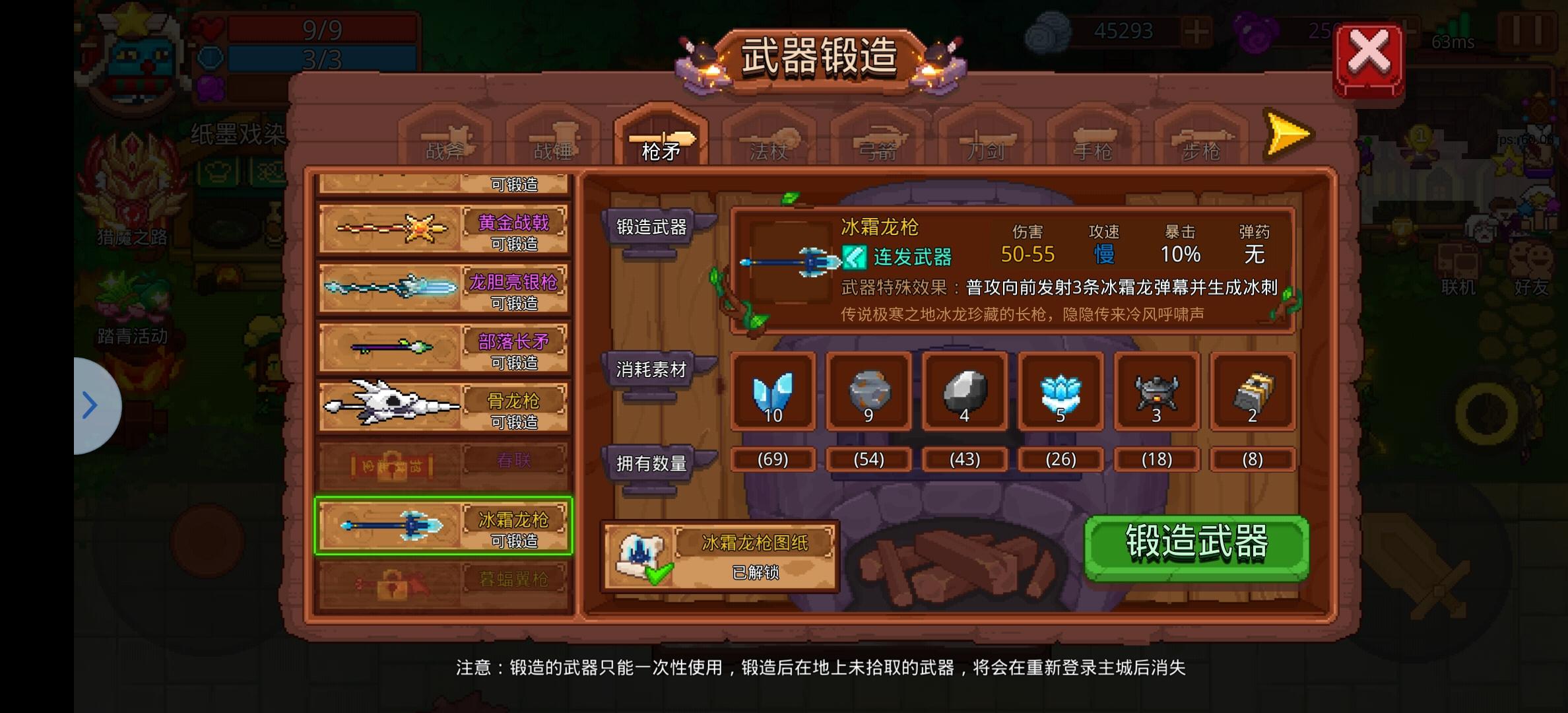Click the blue mana bar top left
This screenshot has height=713, width=1568.
click(317, 59)
